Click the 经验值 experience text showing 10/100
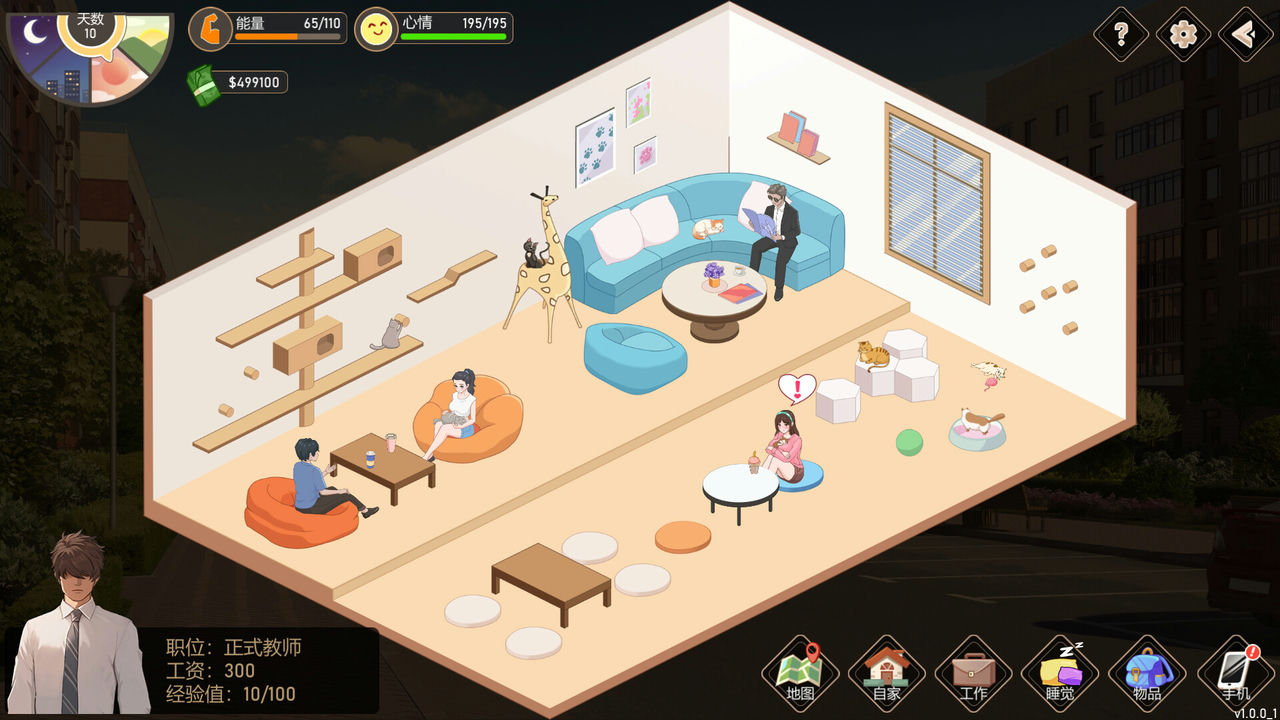Viewport: 1280px width, 720px height. point(232,694)
